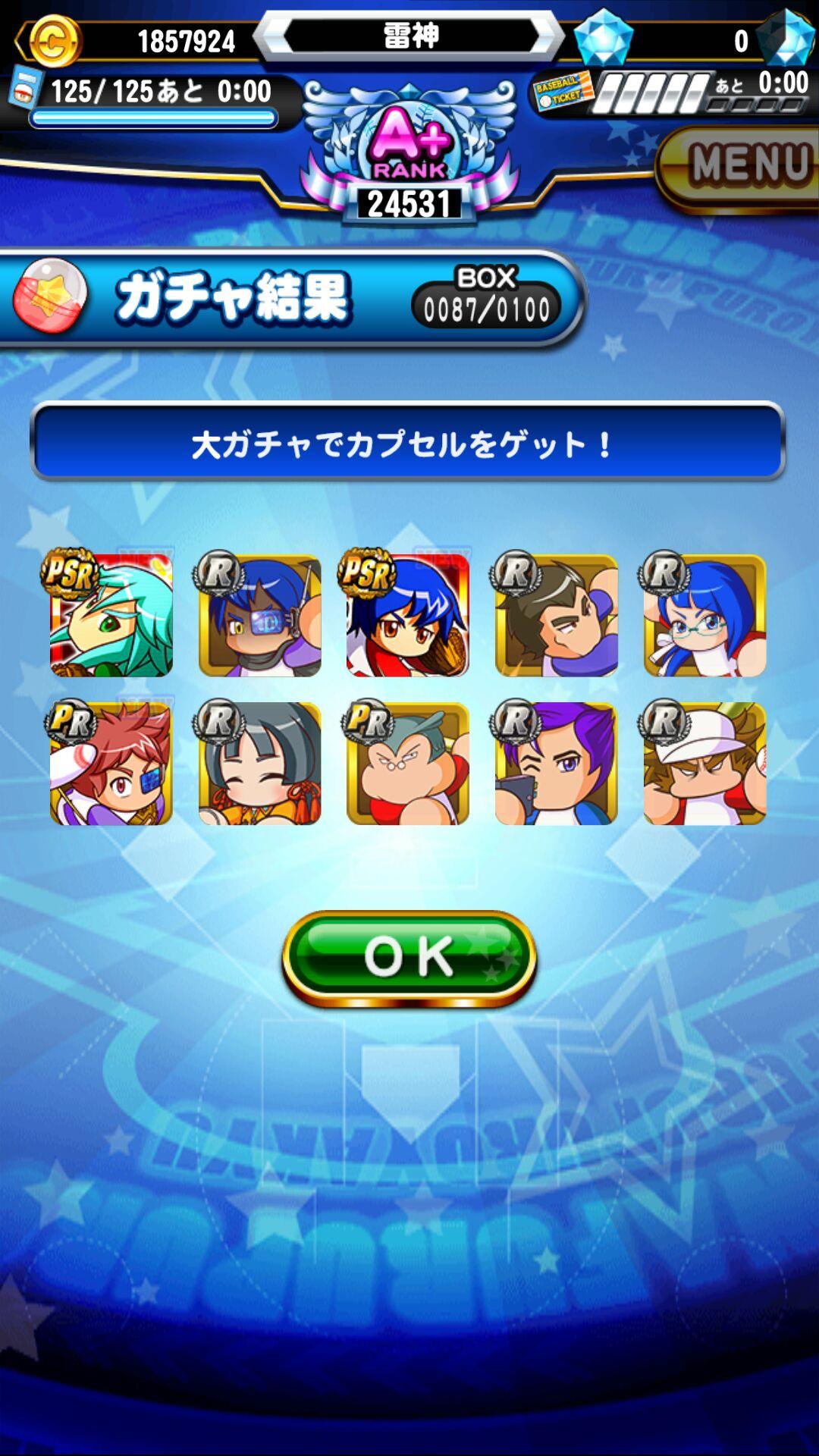Screen dimensions: 819x1456
Task: Select the R purple-haired character card
Action: 556,764
